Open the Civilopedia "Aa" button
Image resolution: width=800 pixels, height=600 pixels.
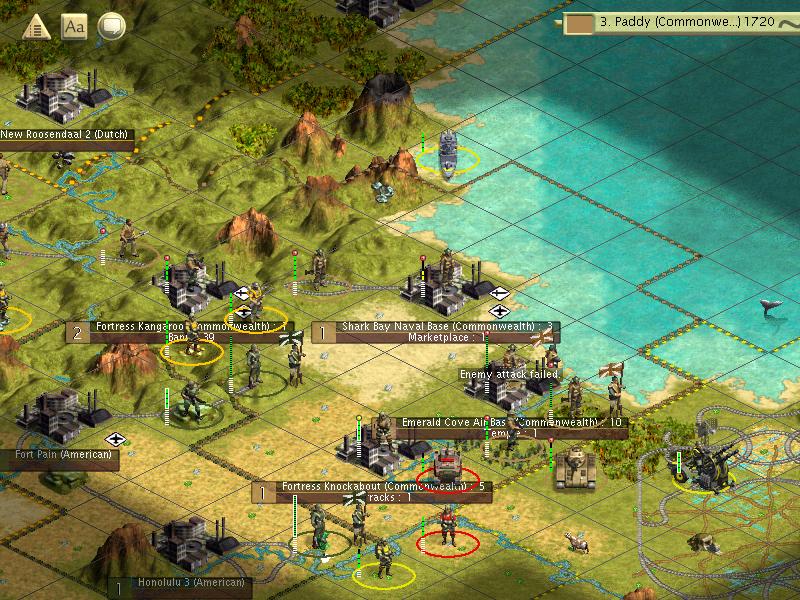coord(74,27)
